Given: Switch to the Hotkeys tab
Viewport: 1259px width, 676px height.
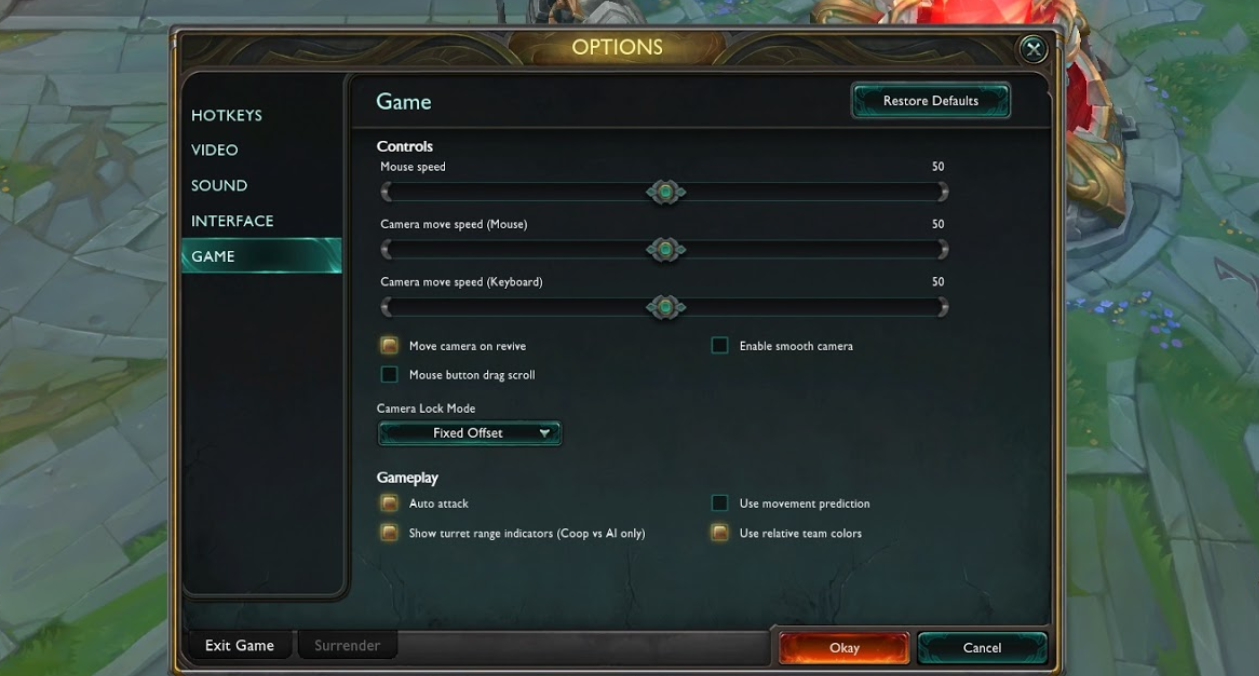Looking at the screenshot, I should coord(227,115).
